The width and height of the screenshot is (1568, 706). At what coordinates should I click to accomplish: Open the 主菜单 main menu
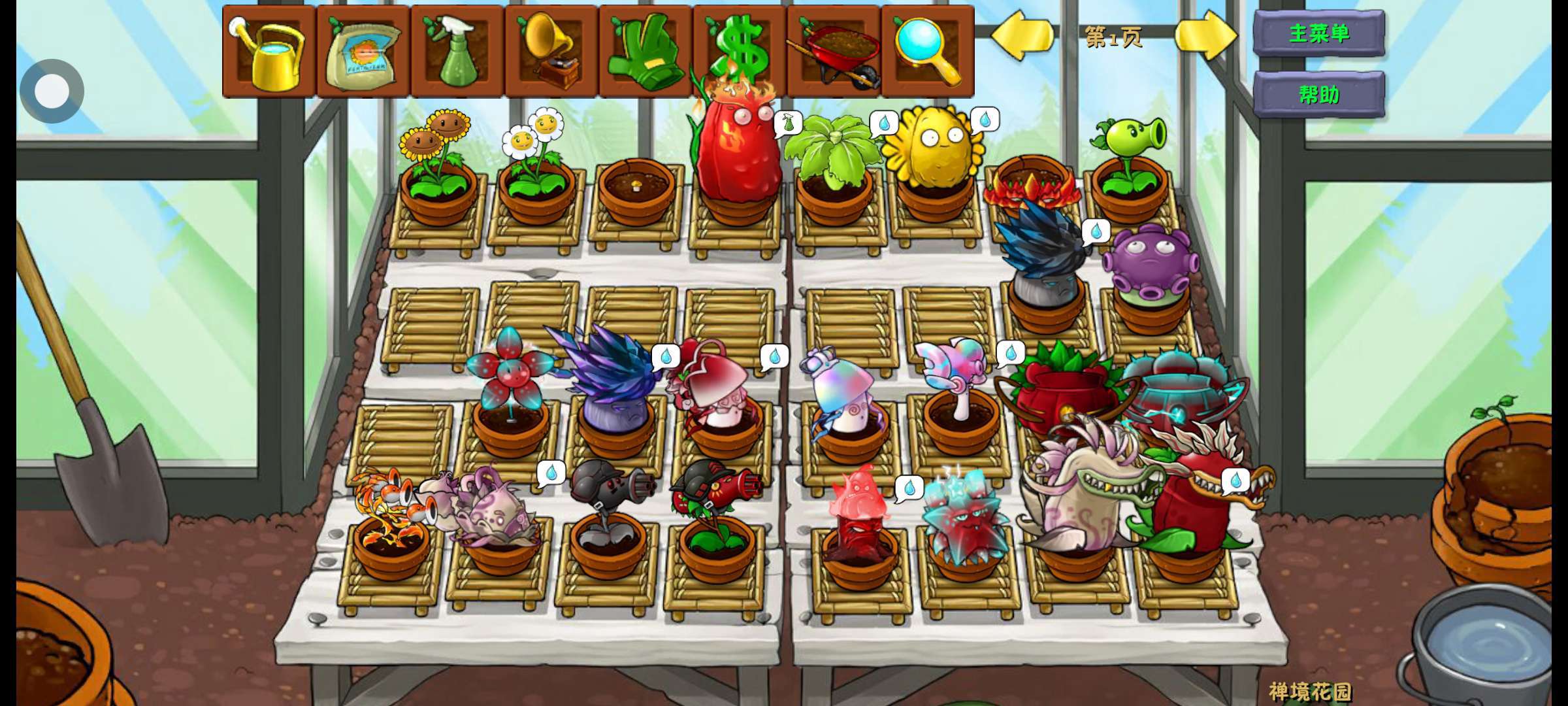(x=1318, y=33)
